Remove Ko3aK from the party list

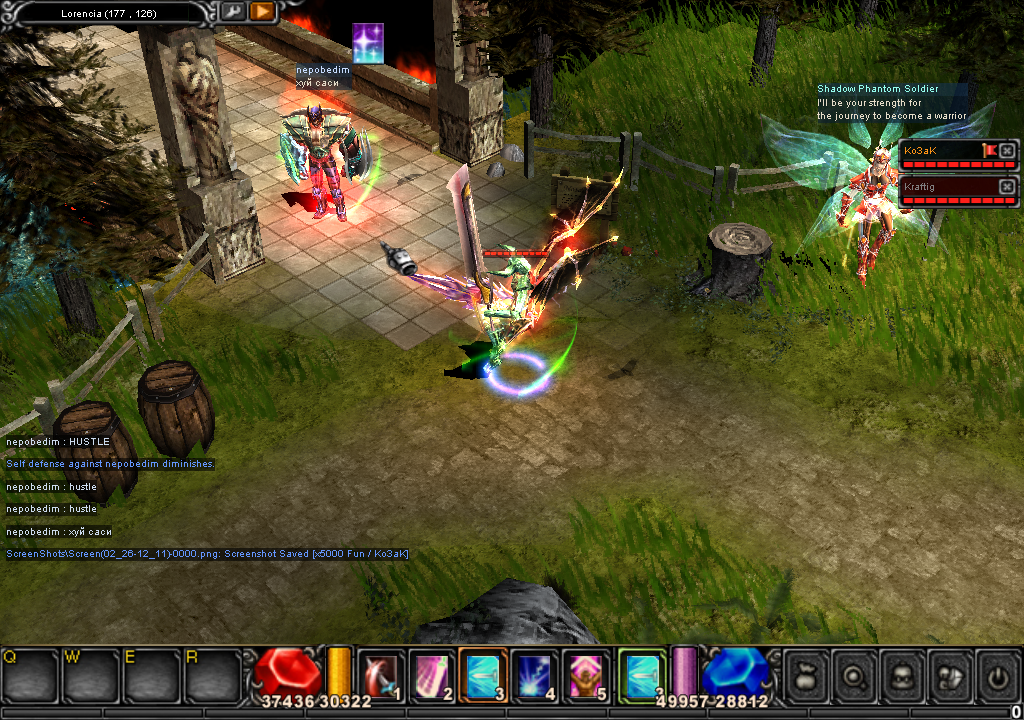tap(1006, 150)
